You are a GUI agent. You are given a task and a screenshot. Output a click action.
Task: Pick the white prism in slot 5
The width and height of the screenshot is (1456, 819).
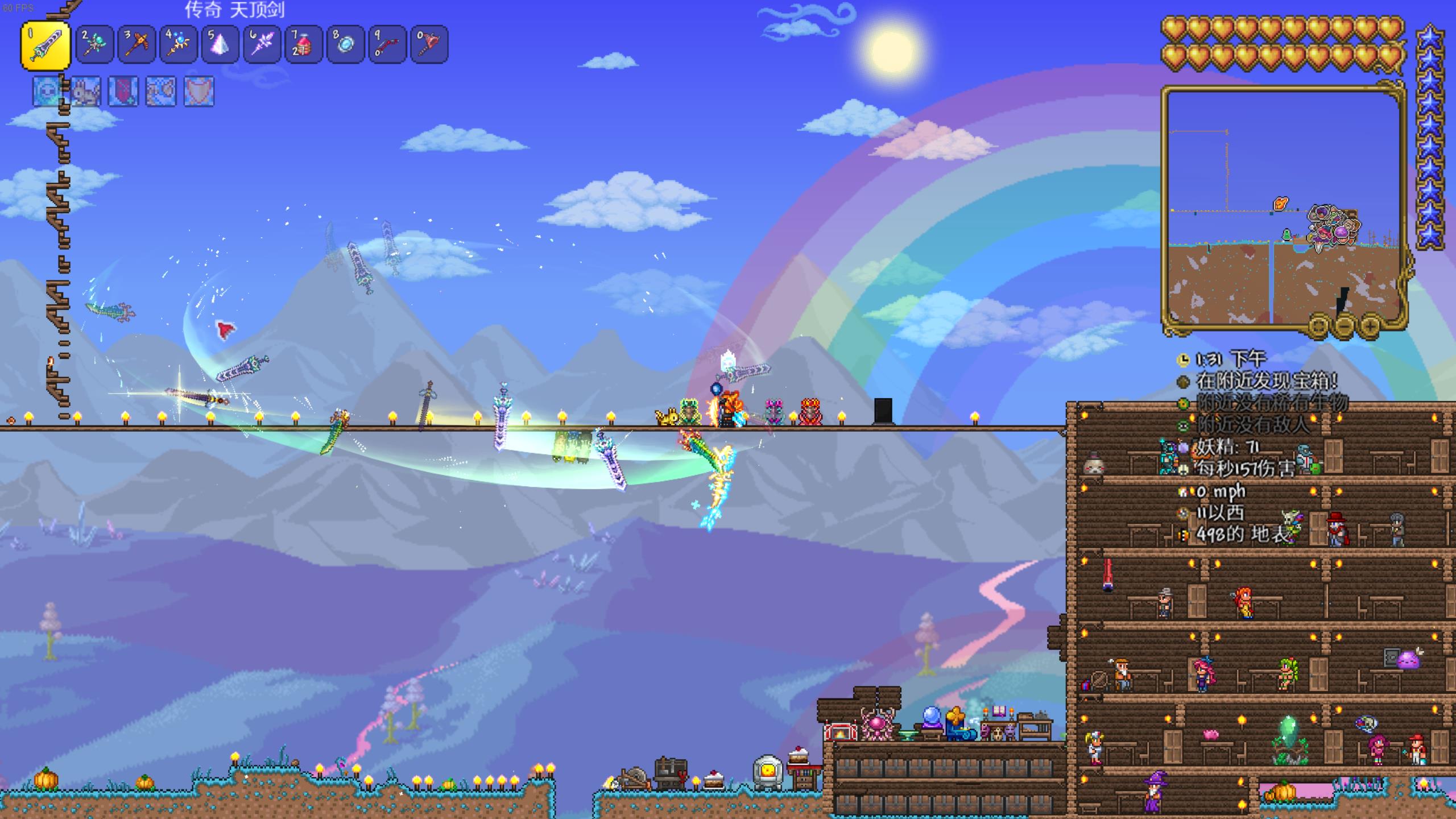click(221, 44)
